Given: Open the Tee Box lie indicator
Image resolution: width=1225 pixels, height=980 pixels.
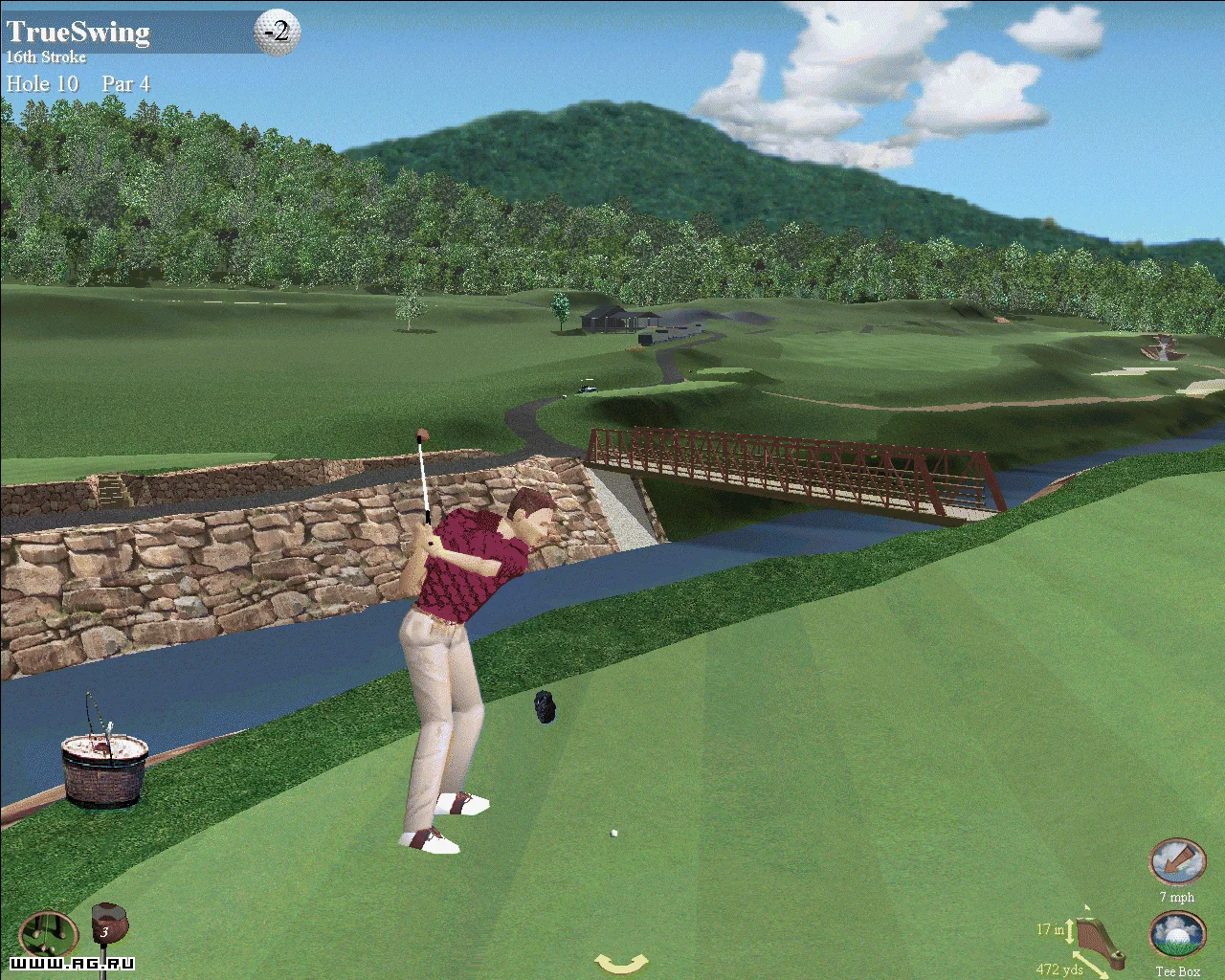Looking at the screenshot, I should point(1176,936).
